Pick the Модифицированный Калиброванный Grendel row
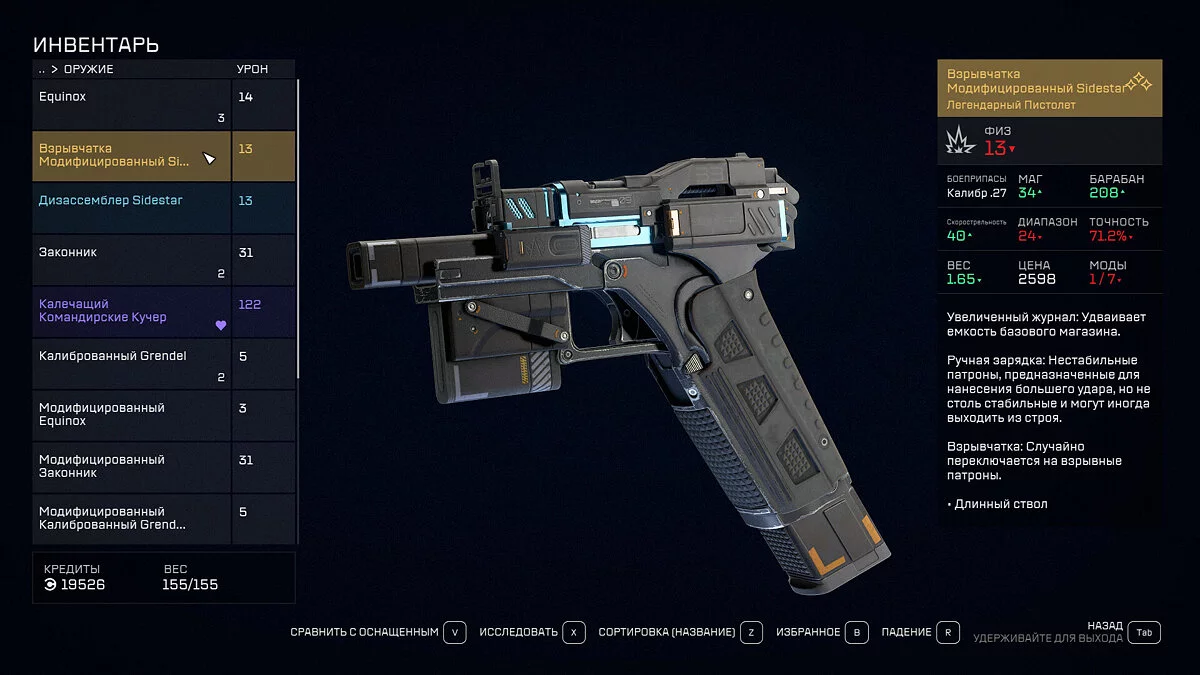1200x675 pixels. (132, 519)
